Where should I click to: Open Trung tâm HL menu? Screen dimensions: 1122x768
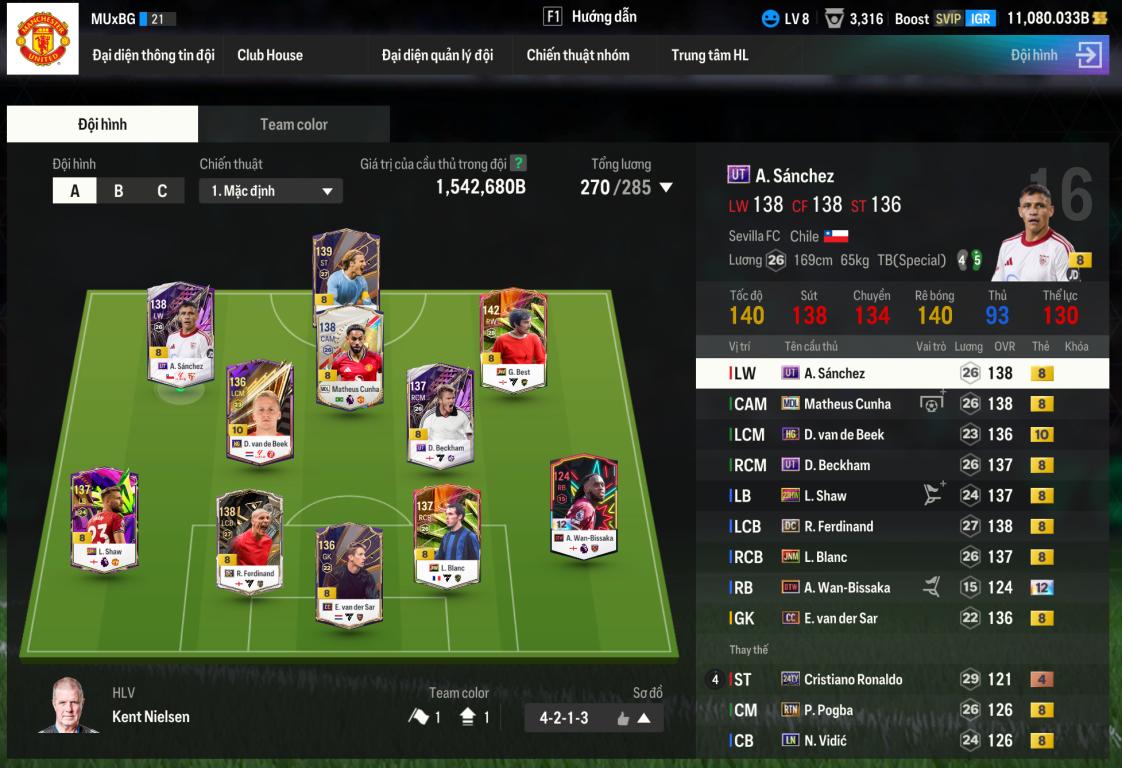709,55
